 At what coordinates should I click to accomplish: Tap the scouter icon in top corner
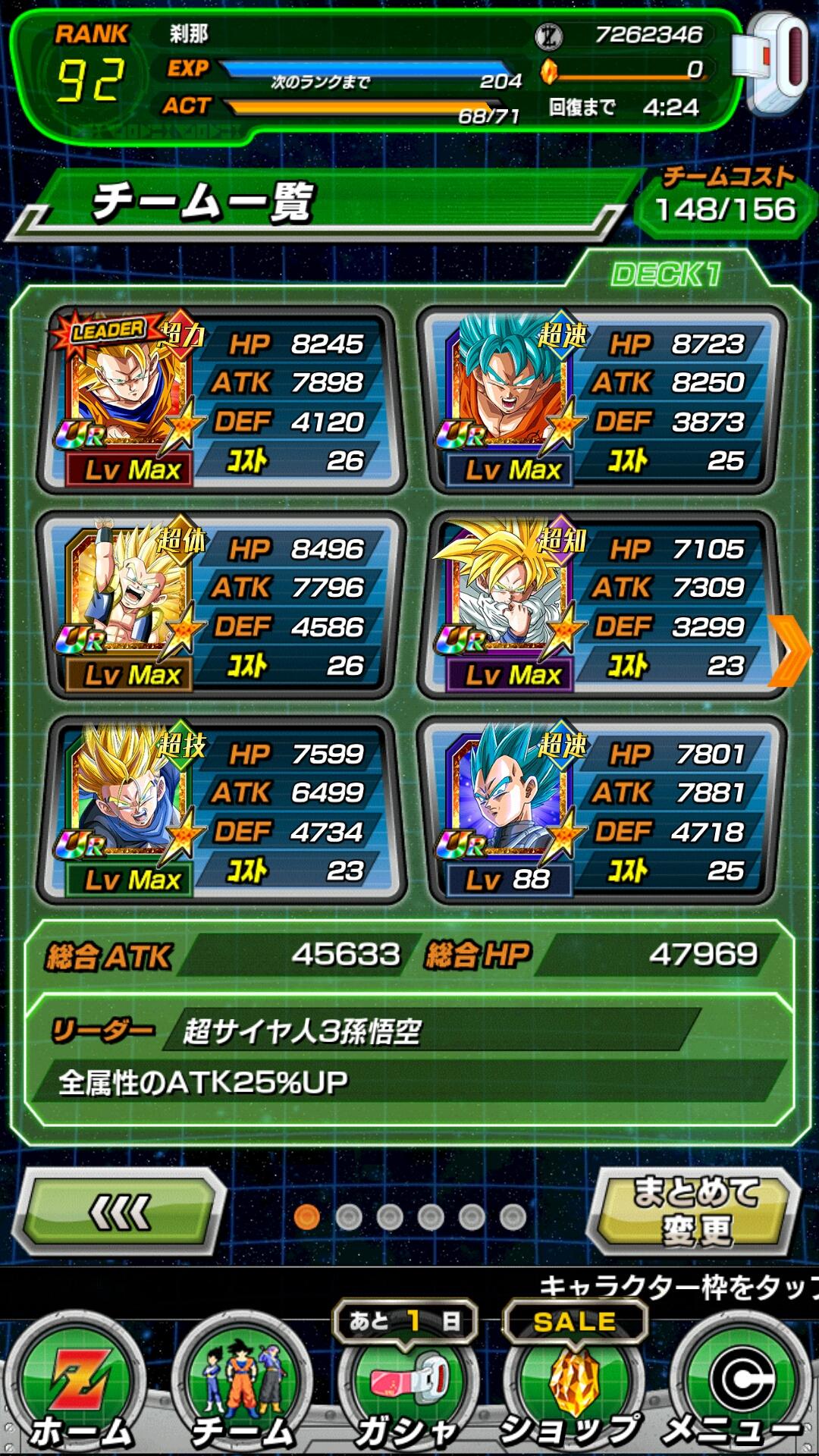coord(775,64)
